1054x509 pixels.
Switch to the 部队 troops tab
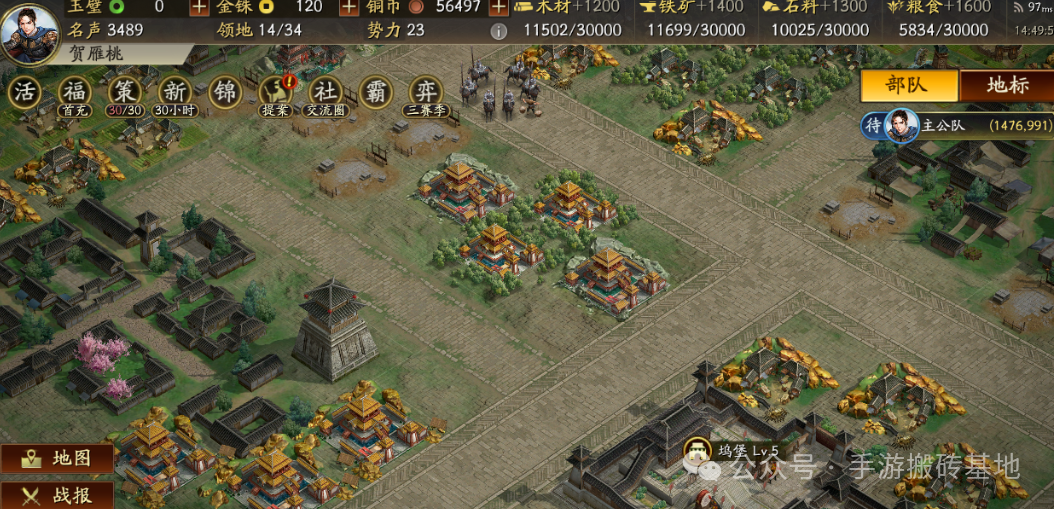tap(908, 85)
